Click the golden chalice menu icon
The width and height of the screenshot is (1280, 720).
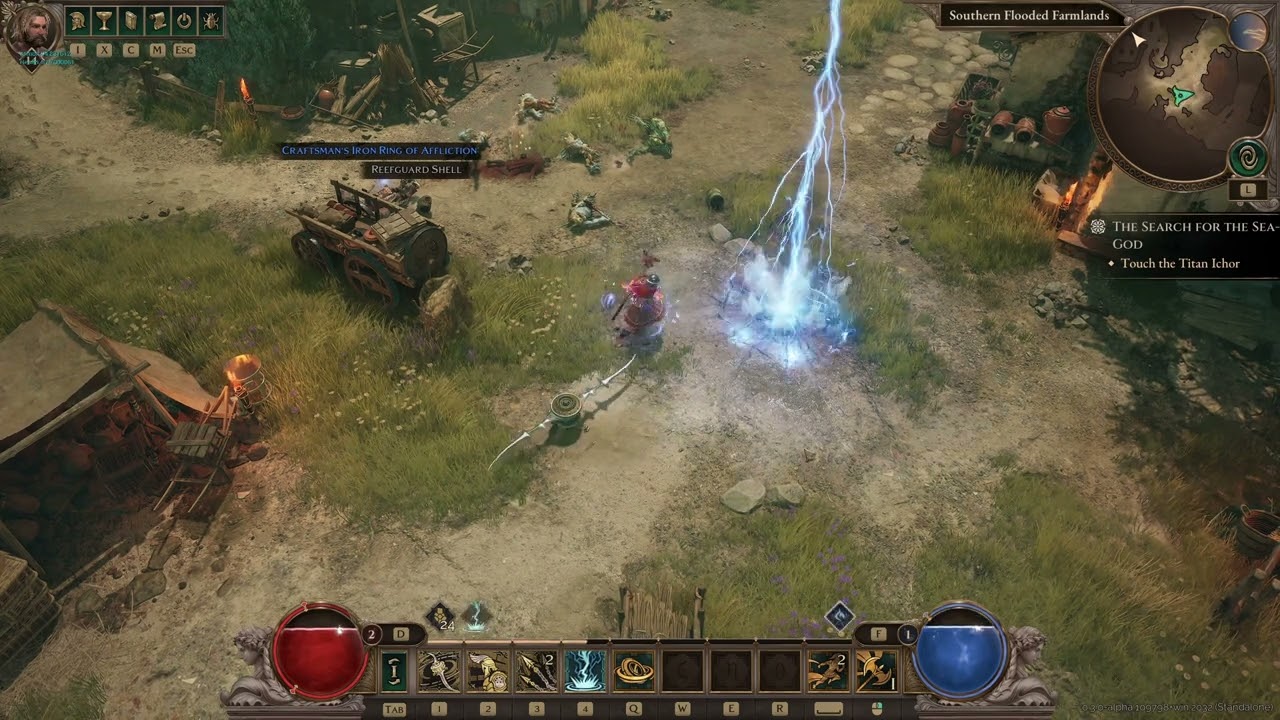104,20
